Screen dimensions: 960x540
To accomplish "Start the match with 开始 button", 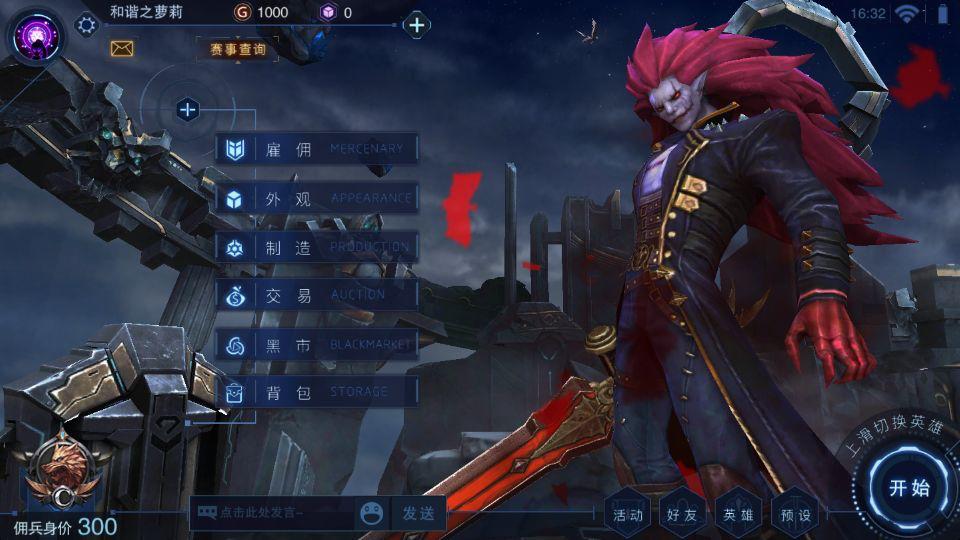I will coord(908,488).
